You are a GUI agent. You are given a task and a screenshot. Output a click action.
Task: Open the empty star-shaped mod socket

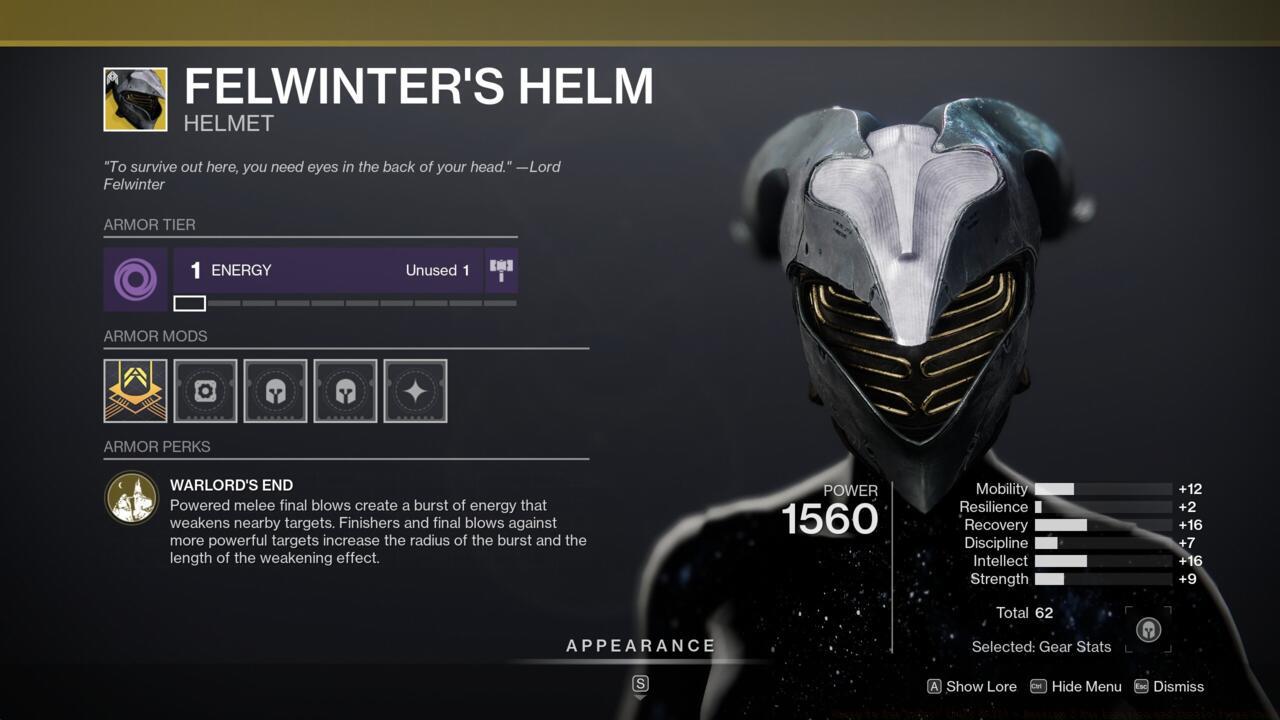(415, 391)
